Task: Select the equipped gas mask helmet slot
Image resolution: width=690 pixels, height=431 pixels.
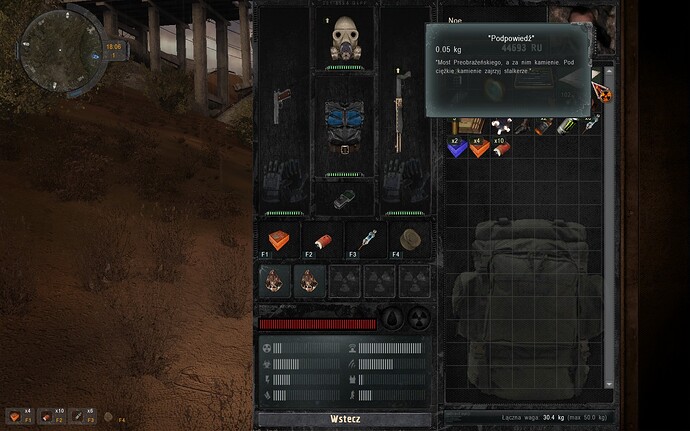Action: 344,37
